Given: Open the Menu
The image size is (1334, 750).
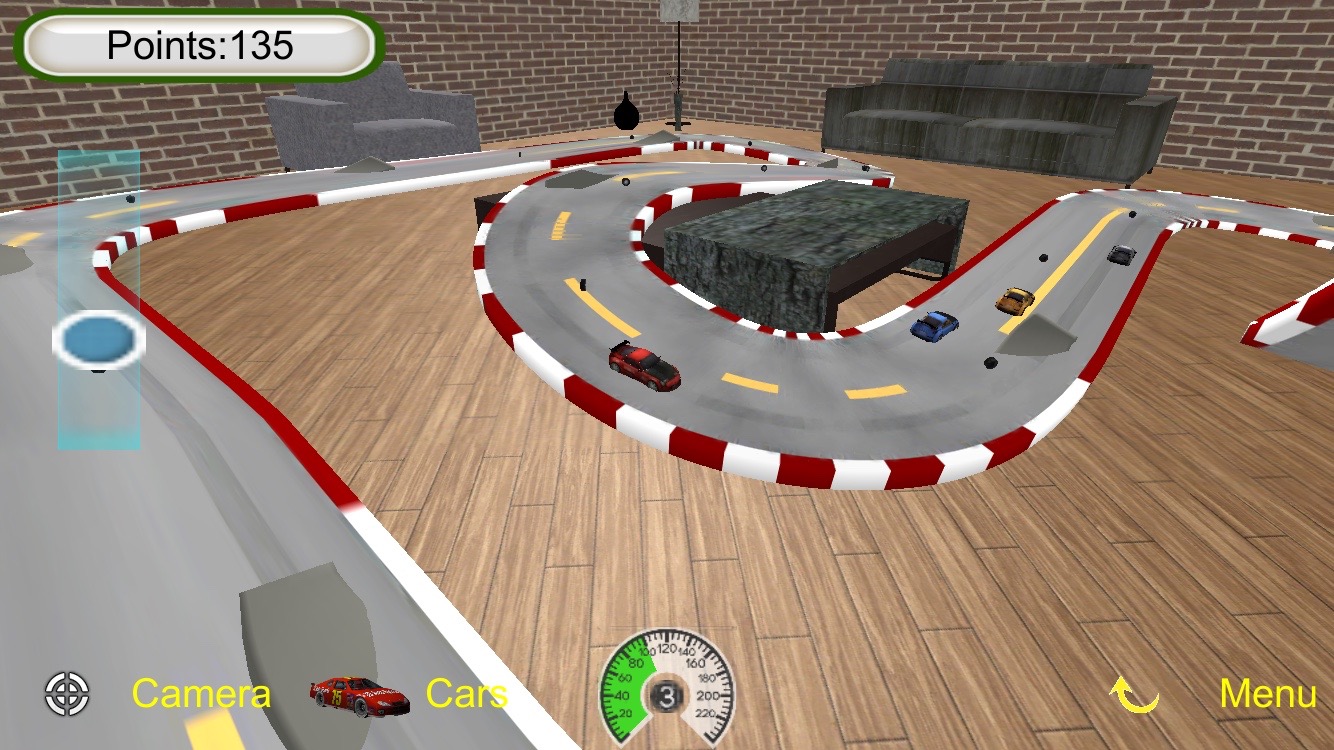Looking at the screenshot, I should click(x=1267, y=694).
